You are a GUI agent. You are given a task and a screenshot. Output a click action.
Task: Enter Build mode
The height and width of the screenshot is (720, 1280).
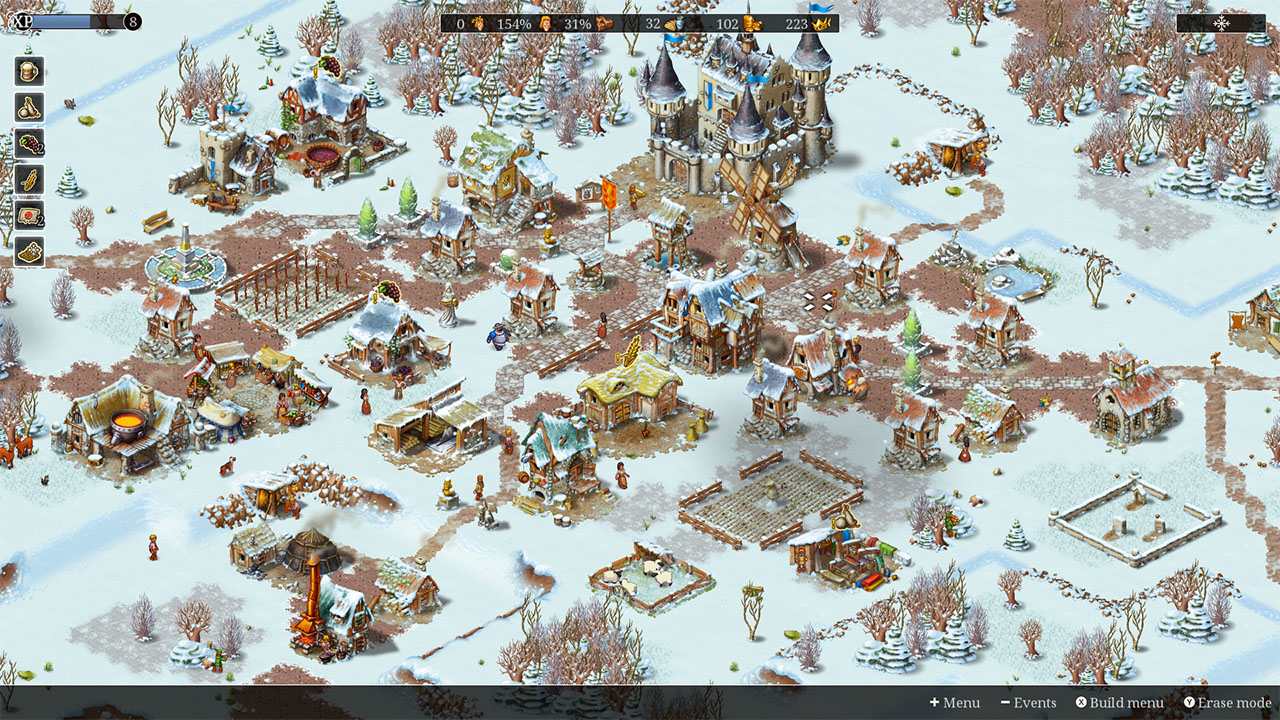coord(1120,703)
